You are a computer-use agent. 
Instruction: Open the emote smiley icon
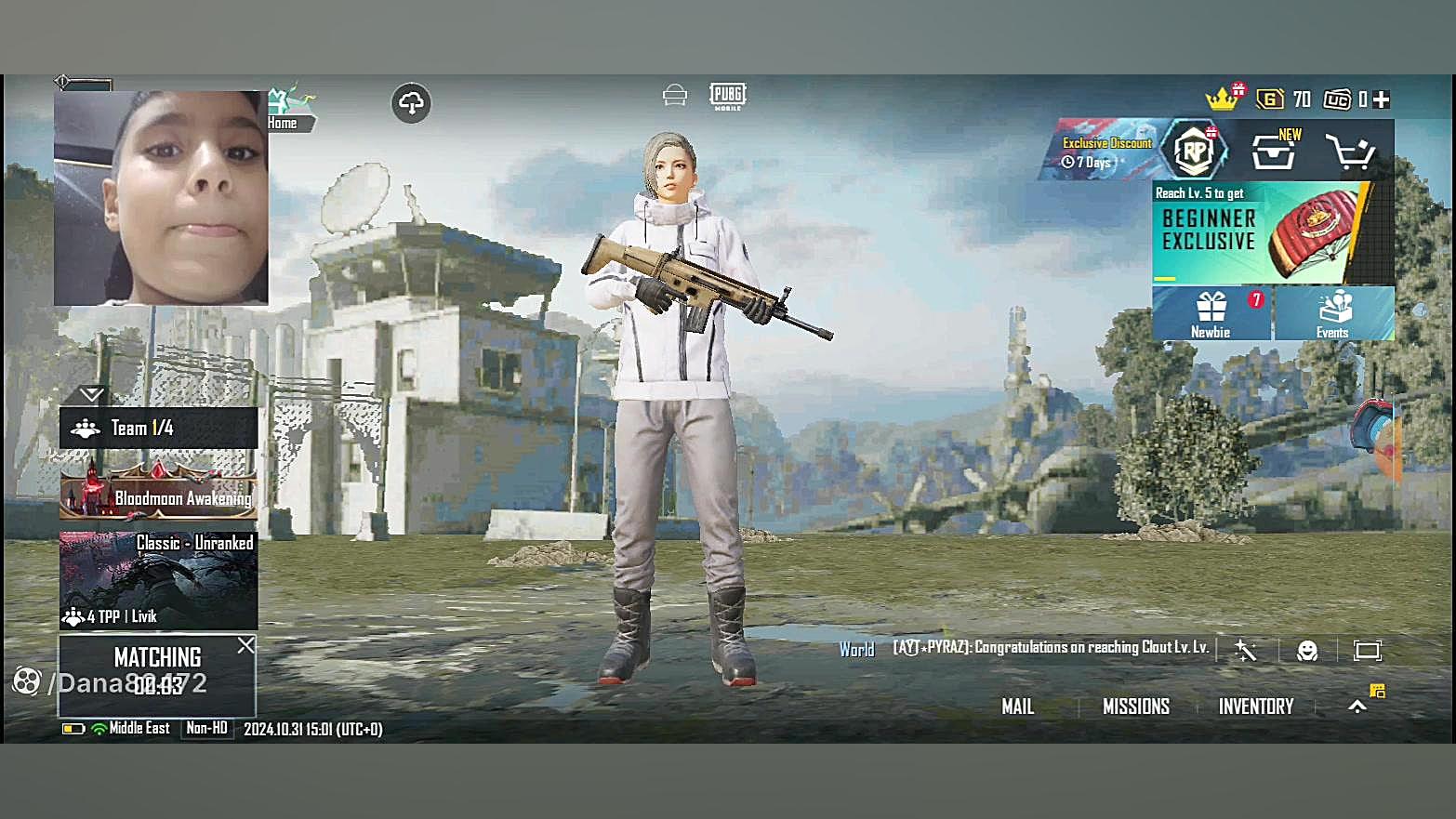pyautogui.click(x=1307, y=651)
